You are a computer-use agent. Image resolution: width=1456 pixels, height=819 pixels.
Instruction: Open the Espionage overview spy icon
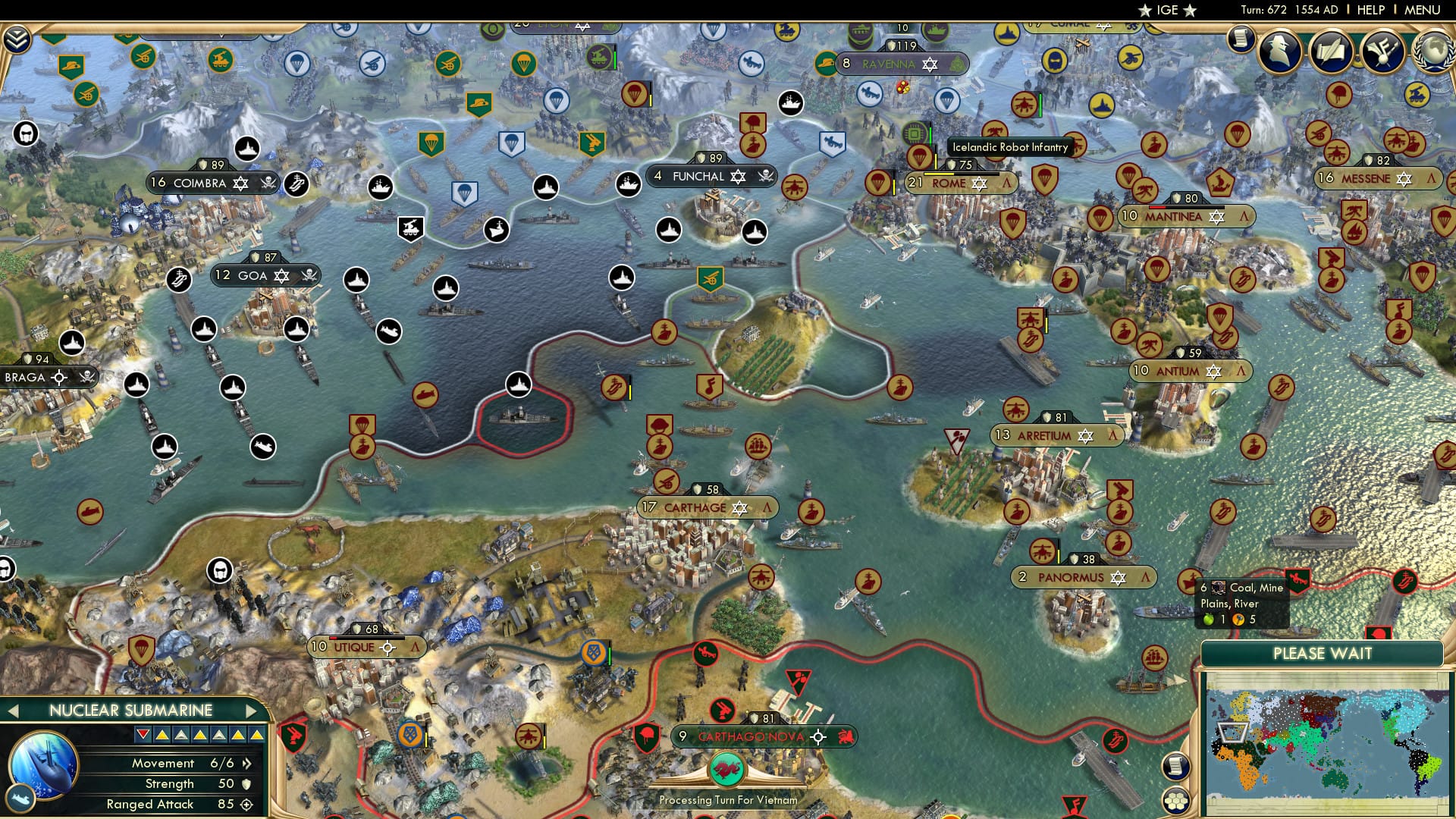coord(1279,51)
